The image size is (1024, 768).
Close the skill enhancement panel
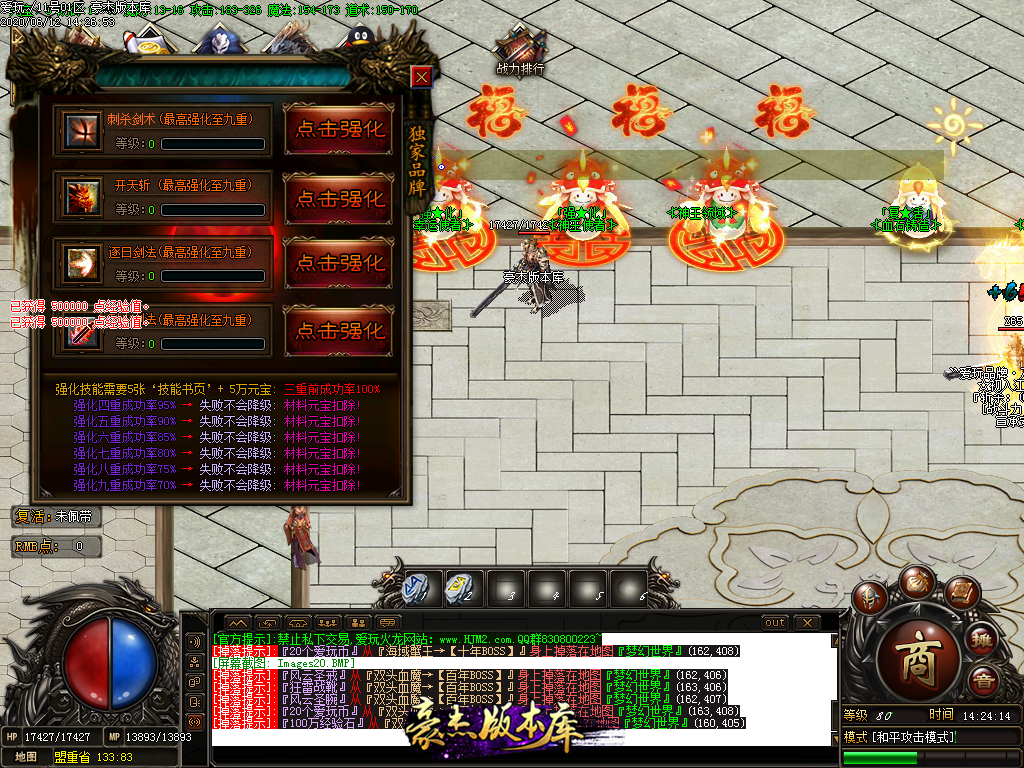tap(422, 77)
